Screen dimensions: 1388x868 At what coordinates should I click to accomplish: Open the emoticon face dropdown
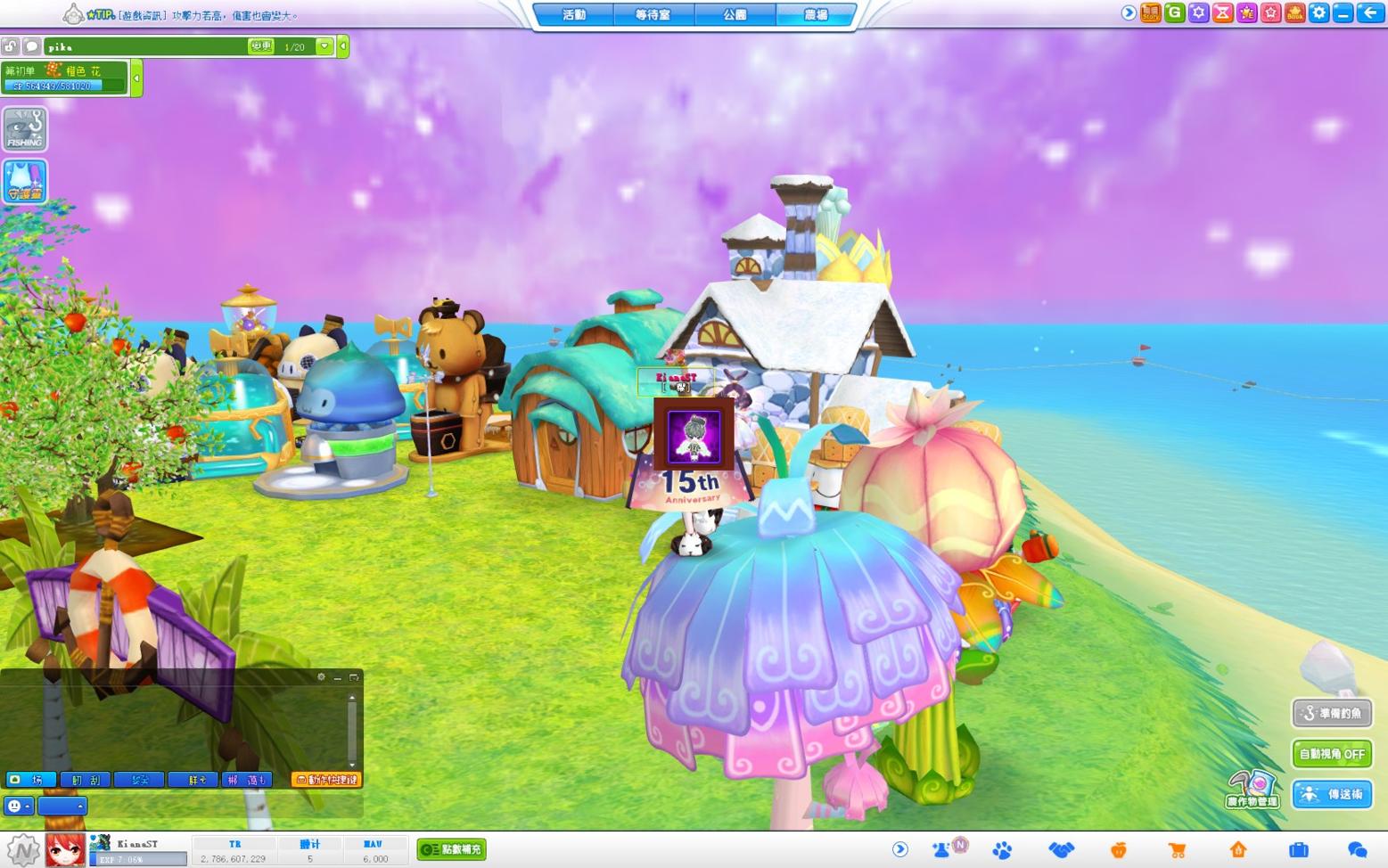(18, 807)
